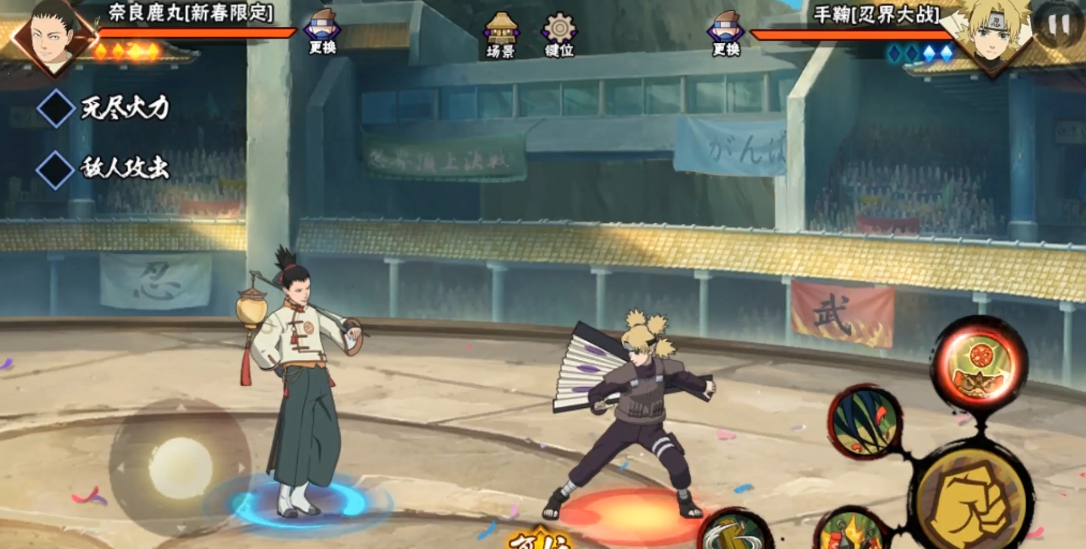Toggle the 无尽火力 option

click(56, 108)
